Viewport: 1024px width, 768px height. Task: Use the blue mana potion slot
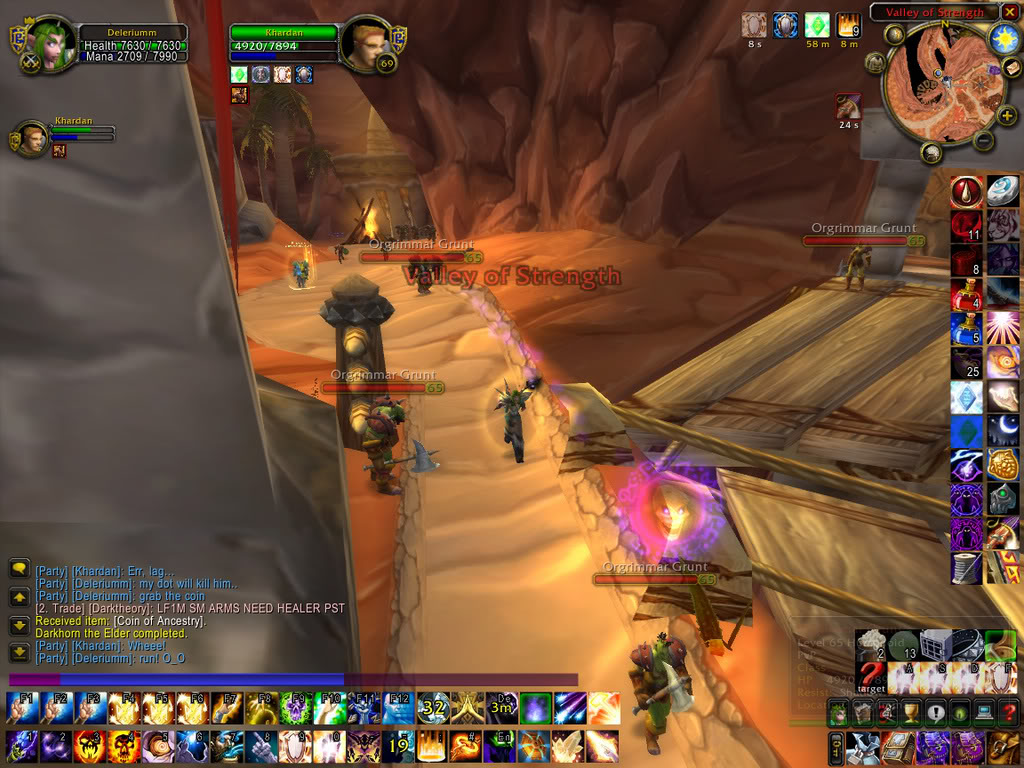tap(965, 329)
